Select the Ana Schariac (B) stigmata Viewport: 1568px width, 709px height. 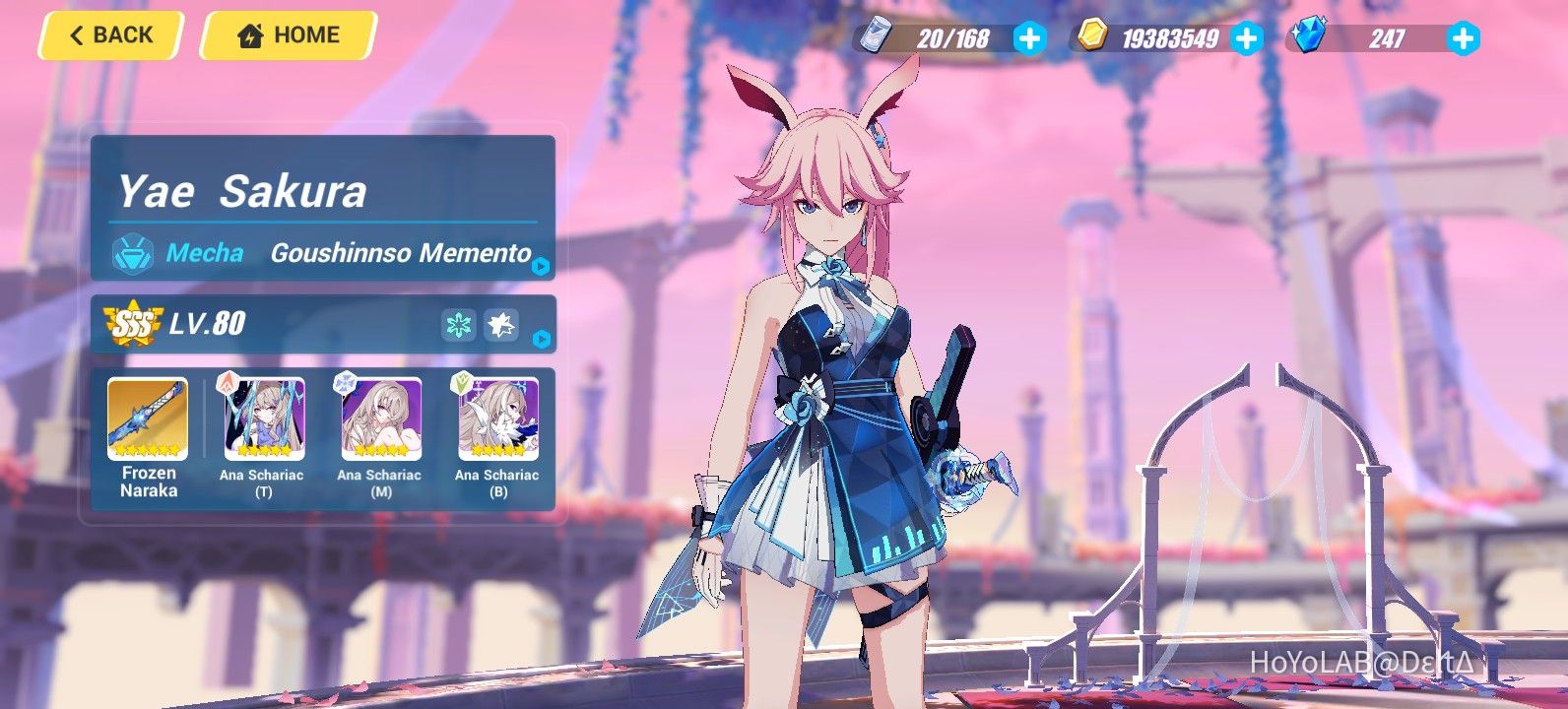(x=496, y=419)
